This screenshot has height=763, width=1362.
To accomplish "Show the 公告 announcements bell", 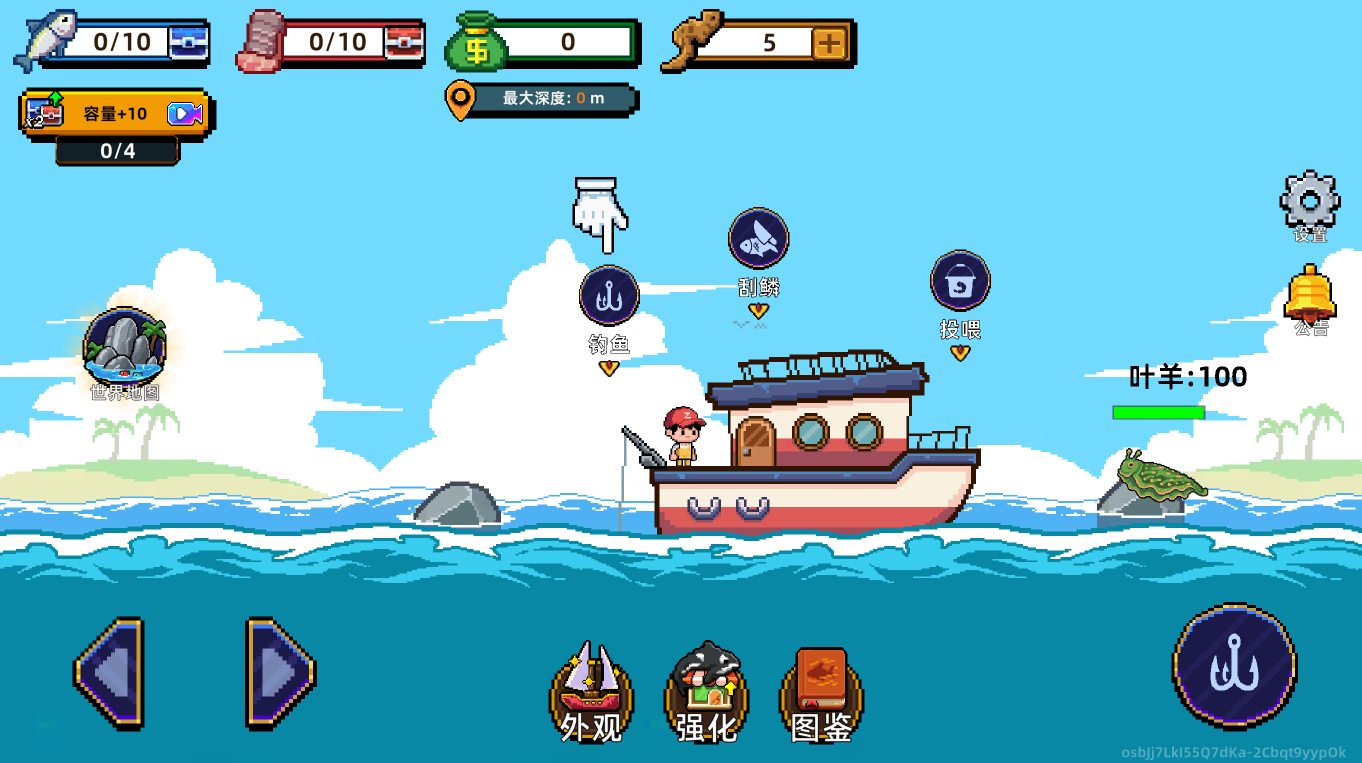I will [1309, 293].
